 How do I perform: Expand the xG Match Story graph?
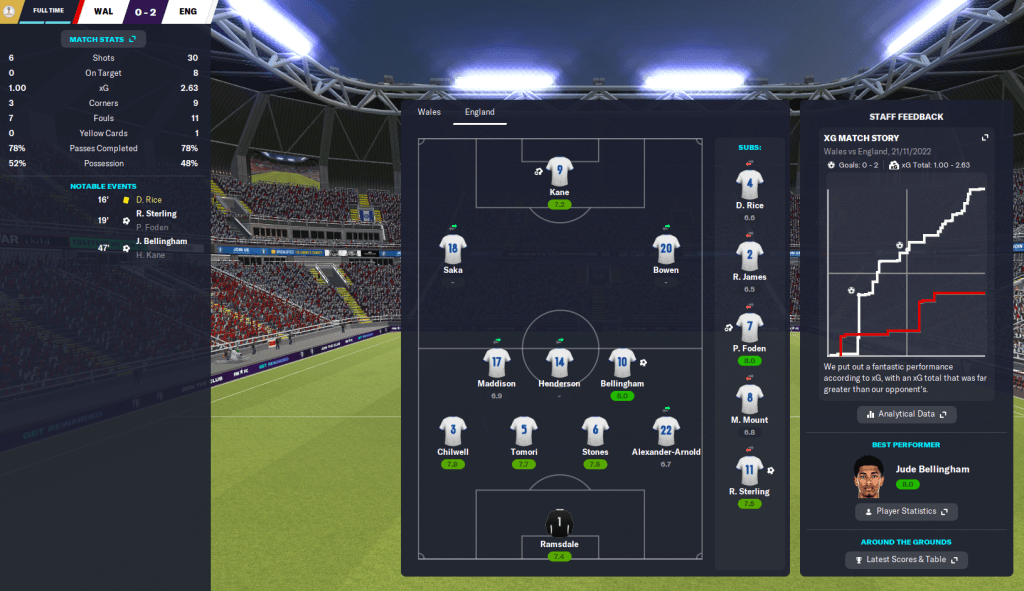(x=985, y=138)
